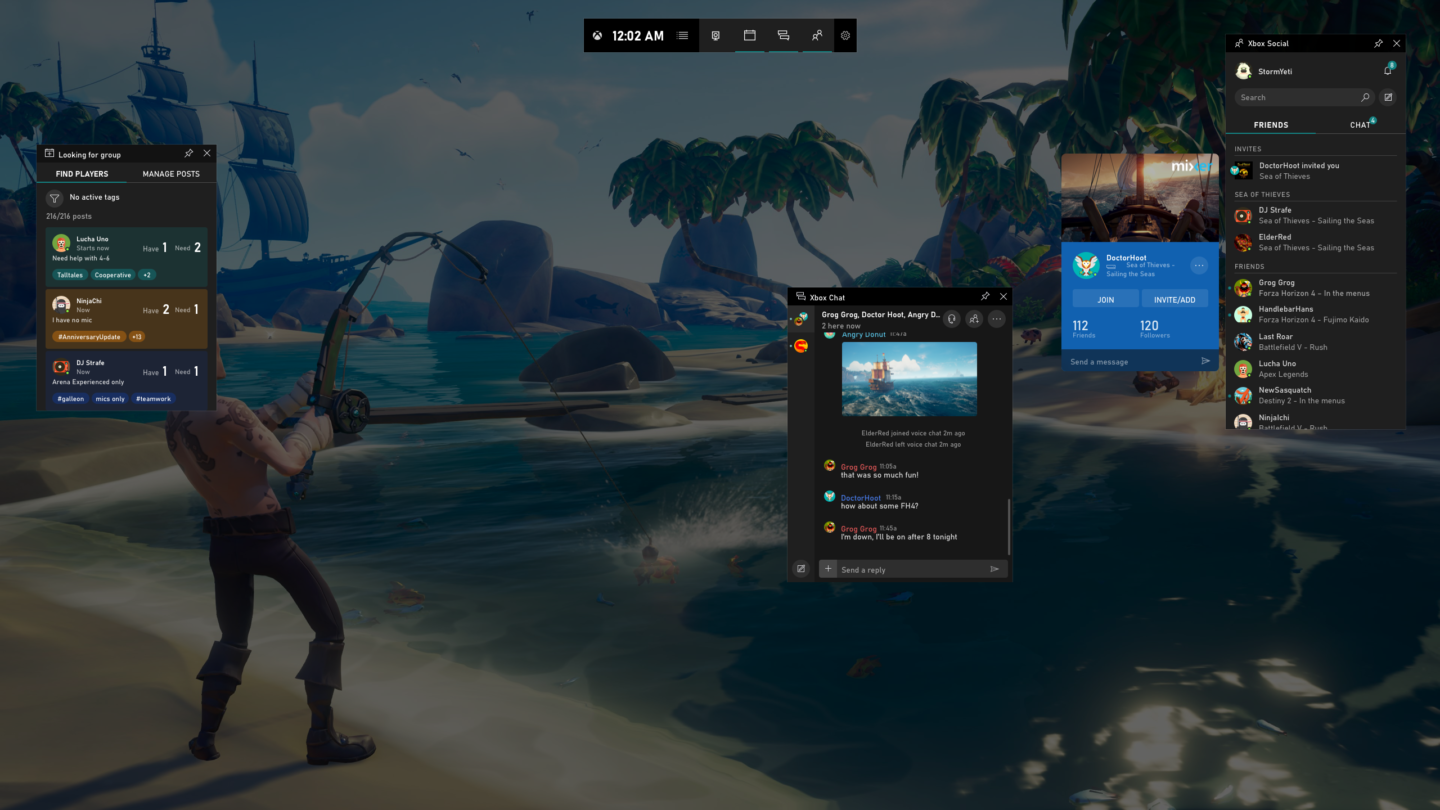This screenshot has width=1440, height=810.
Task: Open the chat conversation options menu
Action: (x=997, y=318)
